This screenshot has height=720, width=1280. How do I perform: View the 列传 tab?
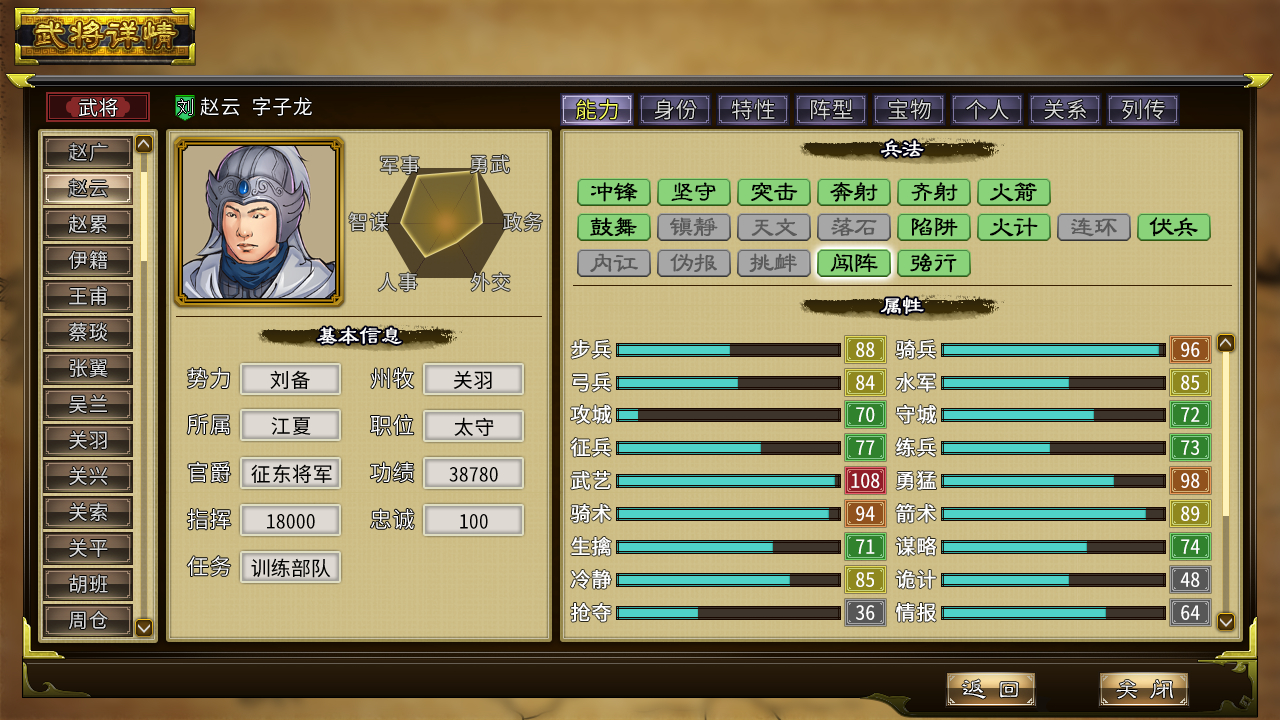tap(1143, 109)
